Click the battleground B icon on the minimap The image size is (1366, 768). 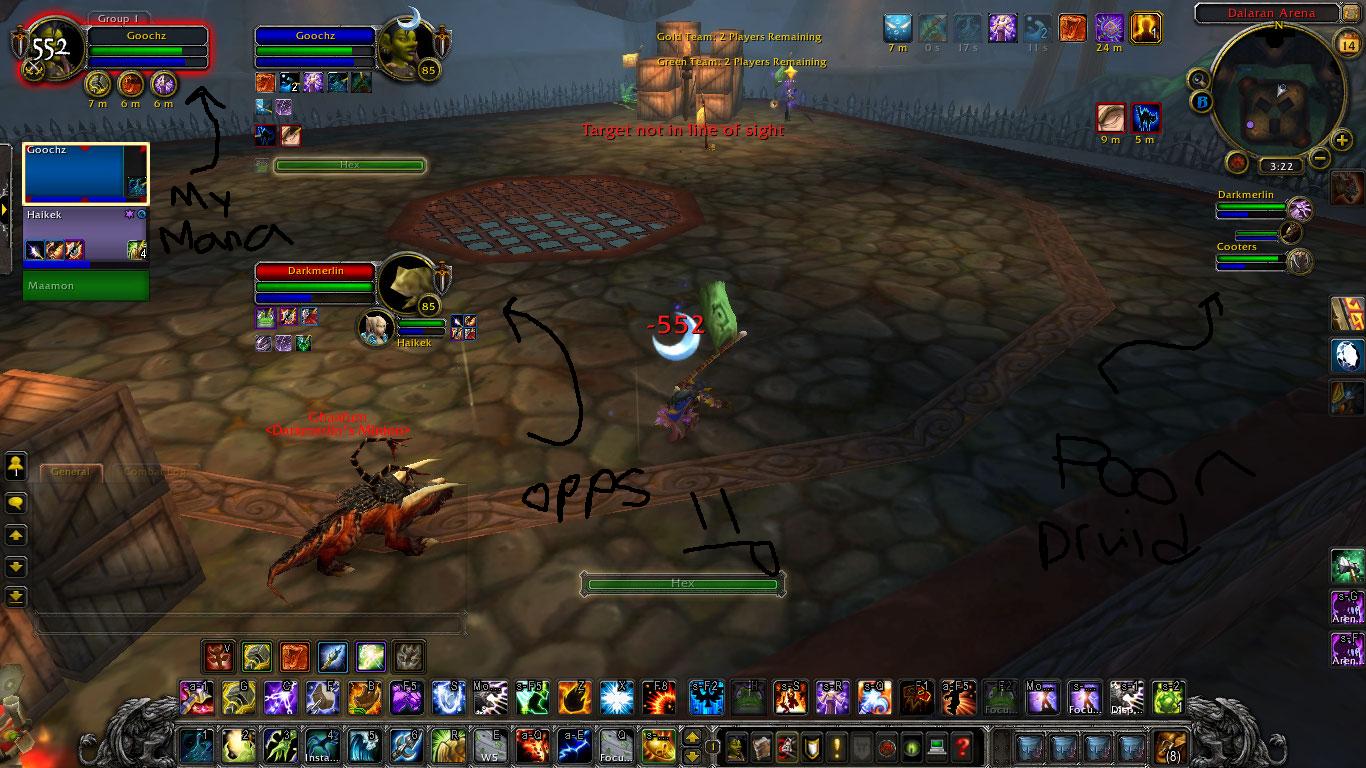pyautogui.click(x=1201, y=101)
